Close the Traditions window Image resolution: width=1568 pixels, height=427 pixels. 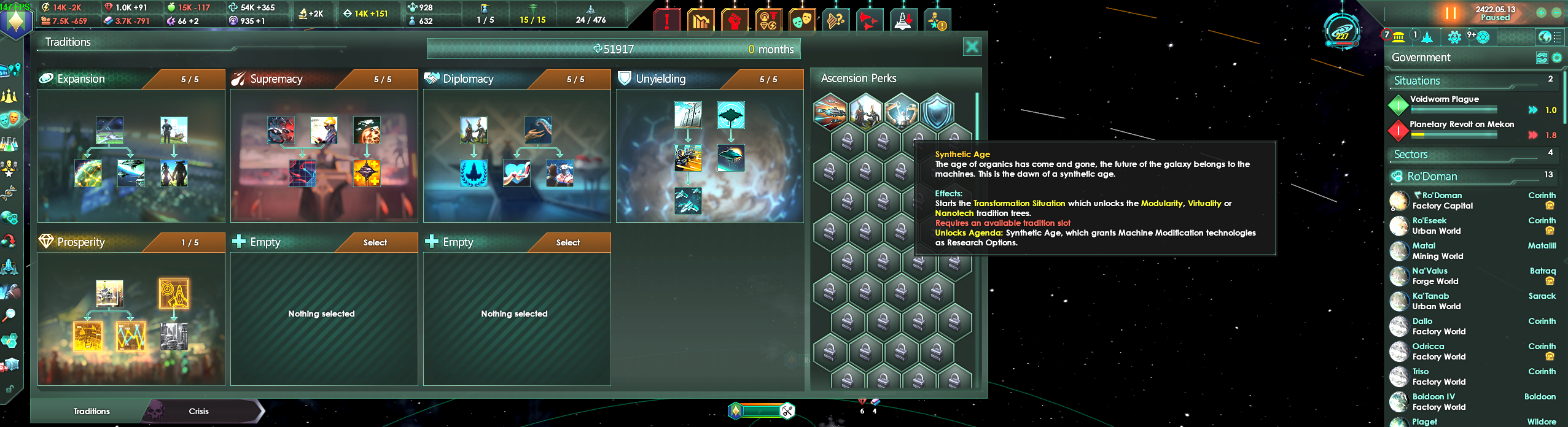coord(972,47)
